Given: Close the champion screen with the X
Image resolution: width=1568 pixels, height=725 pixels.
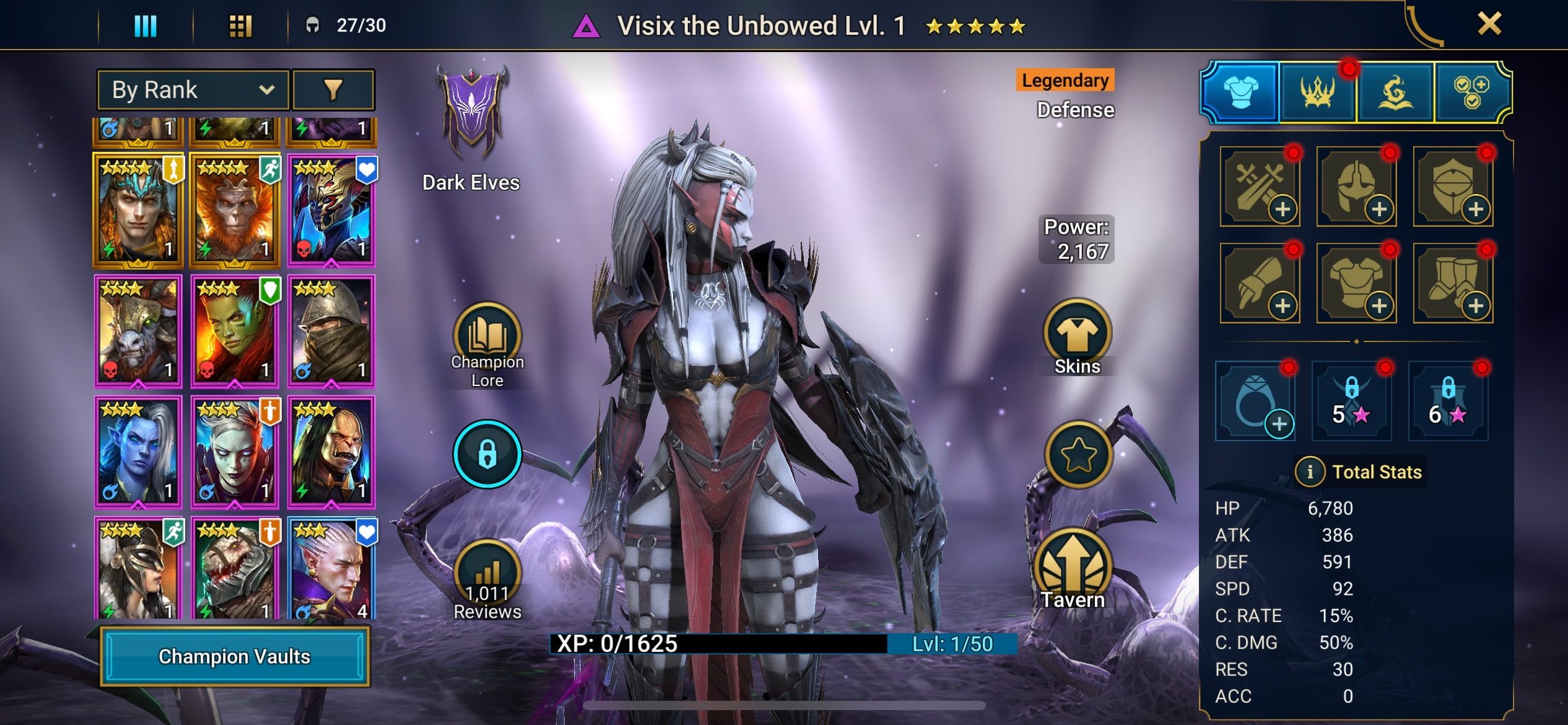Looking at the screenshot, I should tap(1489, 24).
